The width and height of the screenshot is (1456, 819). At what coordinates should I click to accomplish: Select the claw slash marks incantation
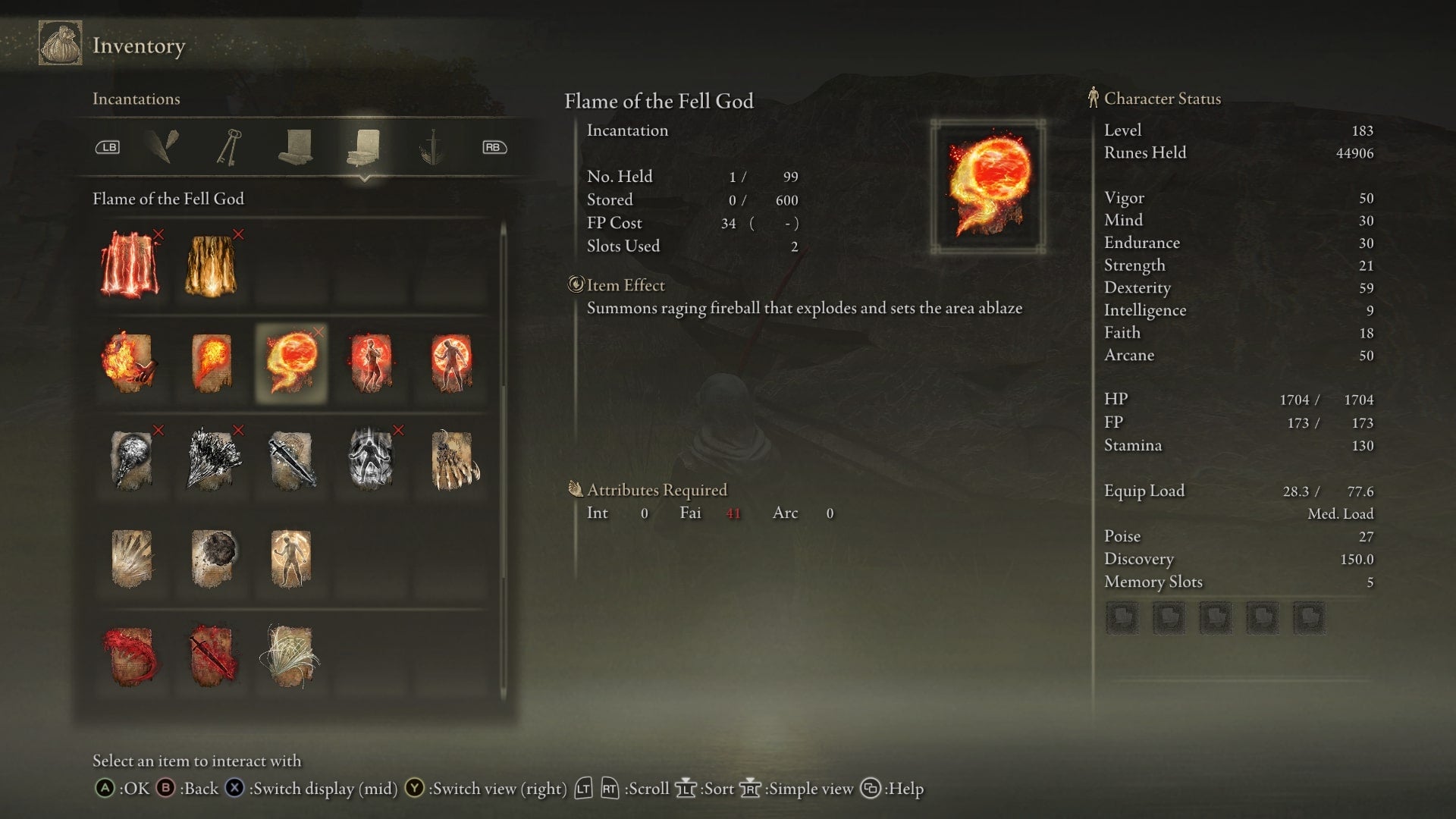click(x=130, y=558)
